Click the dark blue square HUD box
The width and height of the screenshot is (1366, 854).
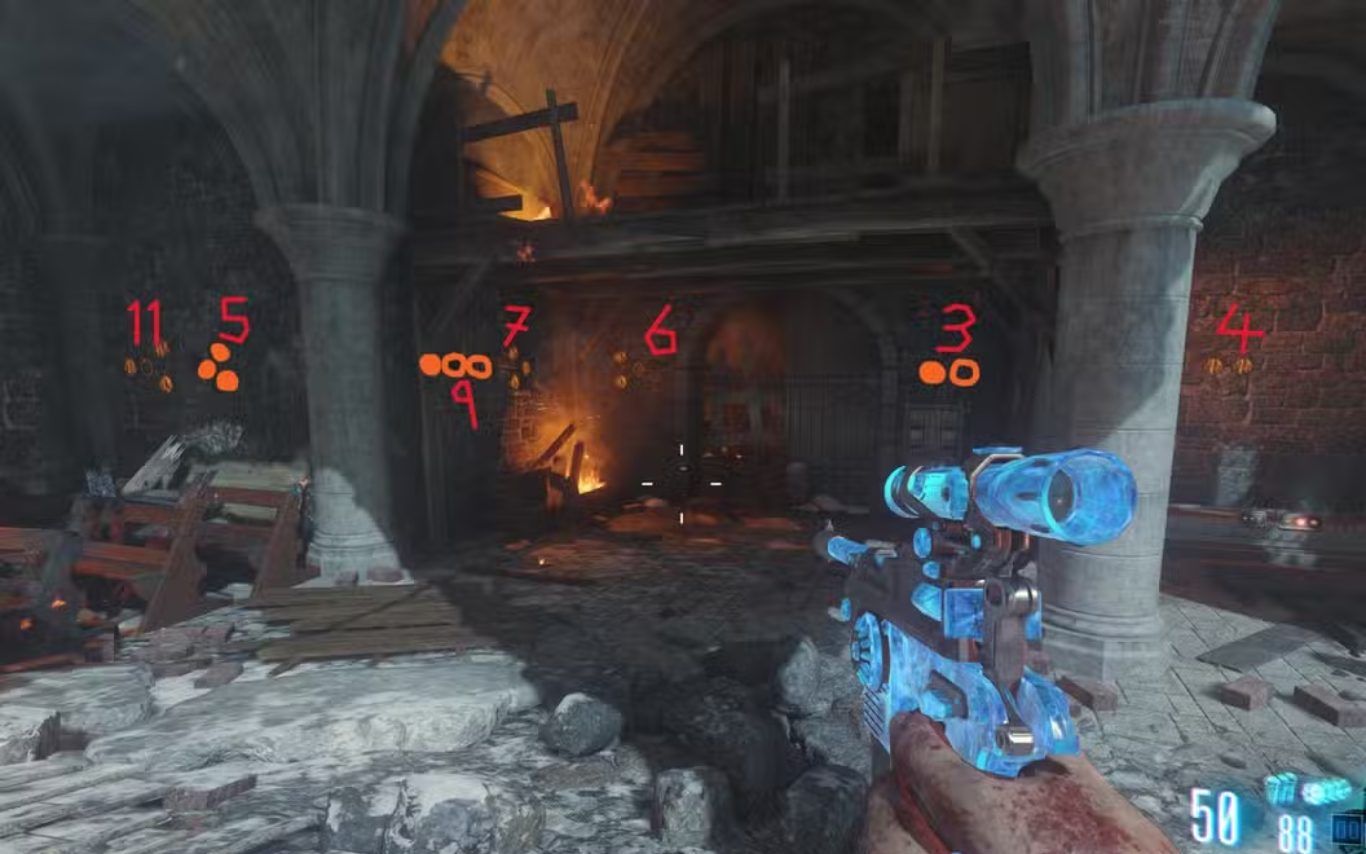1349,829
